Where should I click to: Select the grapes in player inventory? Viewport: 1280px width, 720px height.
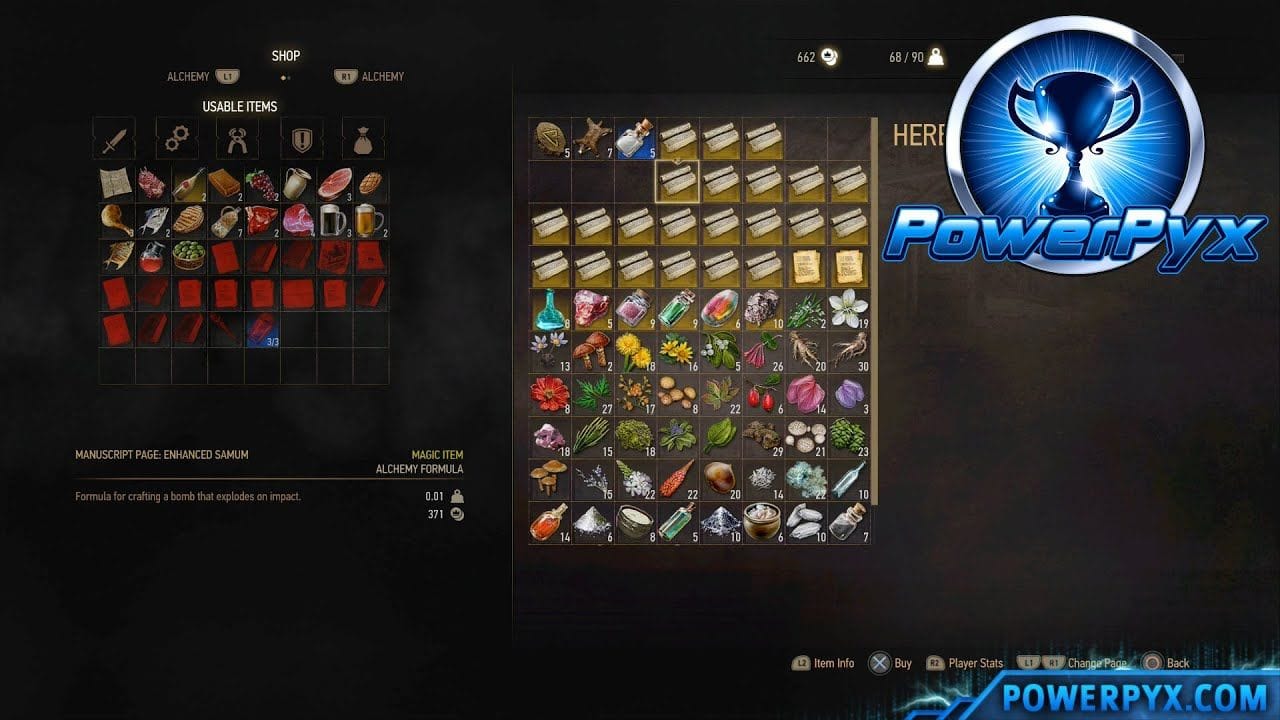tap(261, 184)
